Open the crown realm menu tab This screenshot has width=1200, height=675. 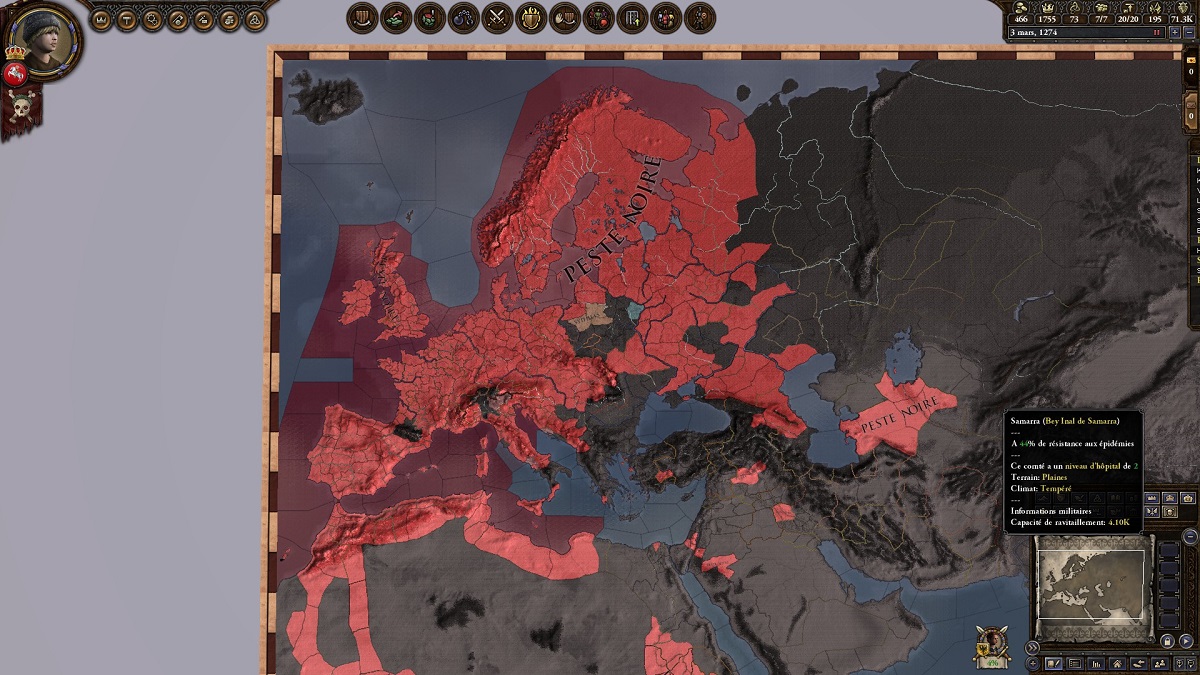[101, 18]
